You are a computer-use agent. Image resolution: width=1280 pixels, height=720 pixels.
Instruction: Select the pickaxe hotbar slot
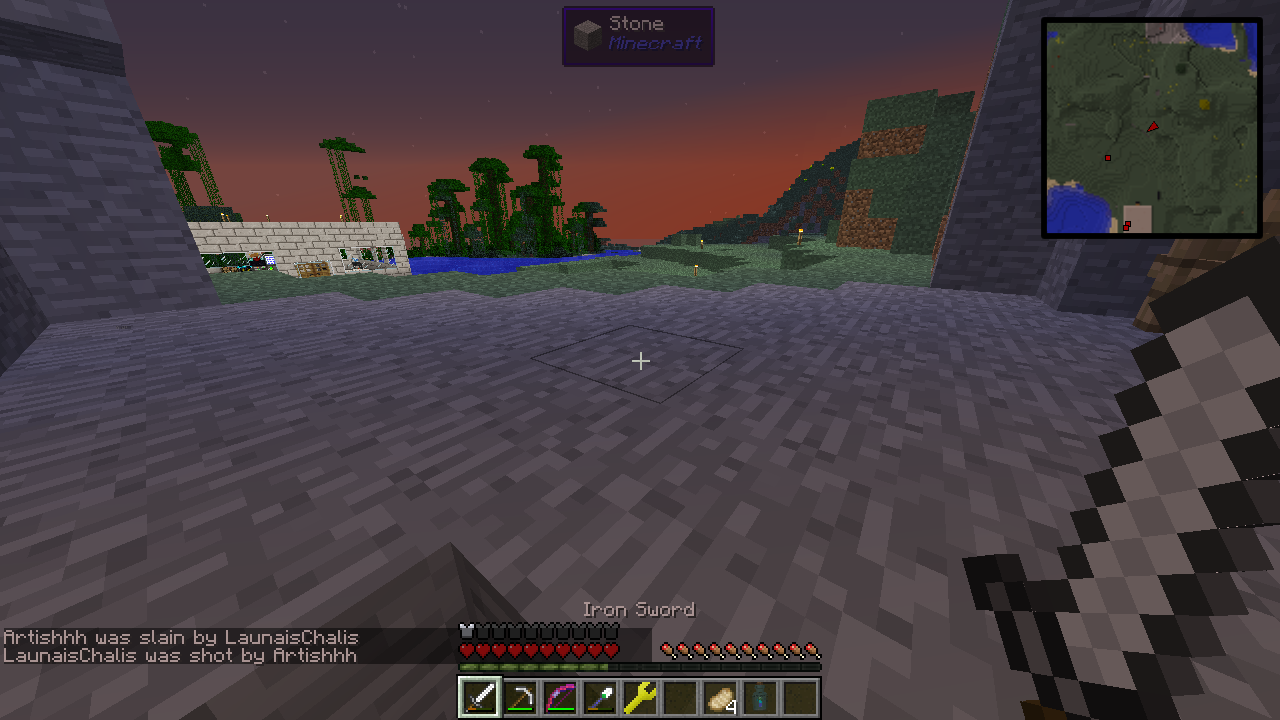click(519, 697)
